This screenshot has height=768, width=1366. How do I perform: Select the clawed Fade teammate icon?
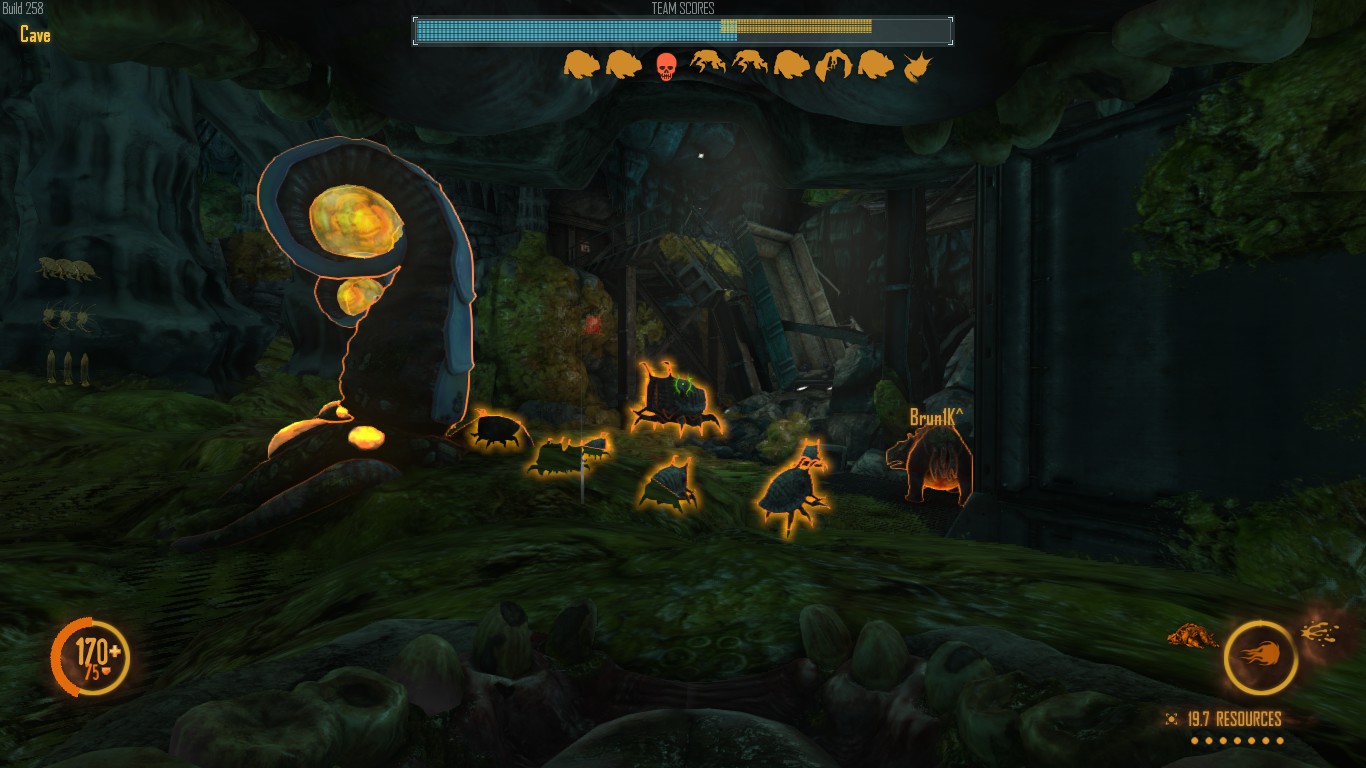[833, 66]
